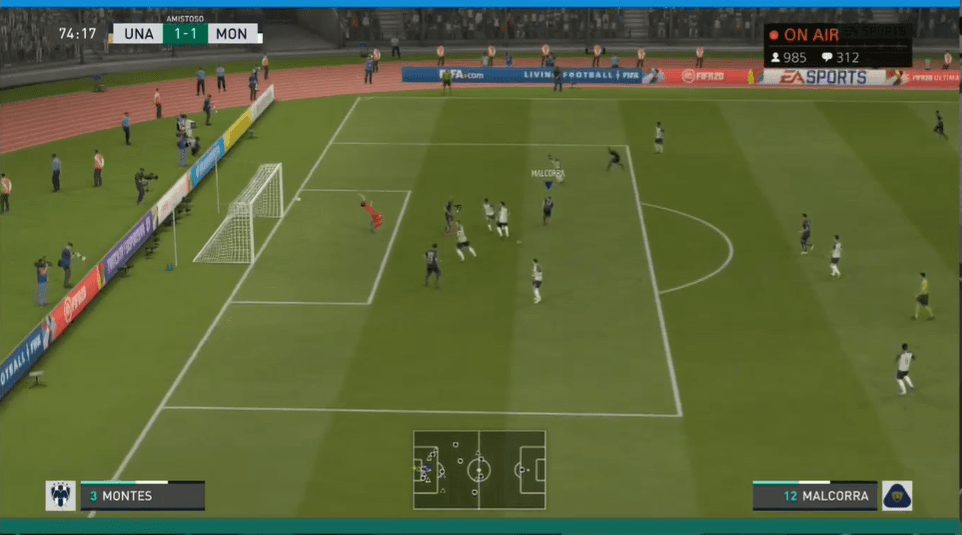Click the Pumas UNAM club crest

pos(897,495)
